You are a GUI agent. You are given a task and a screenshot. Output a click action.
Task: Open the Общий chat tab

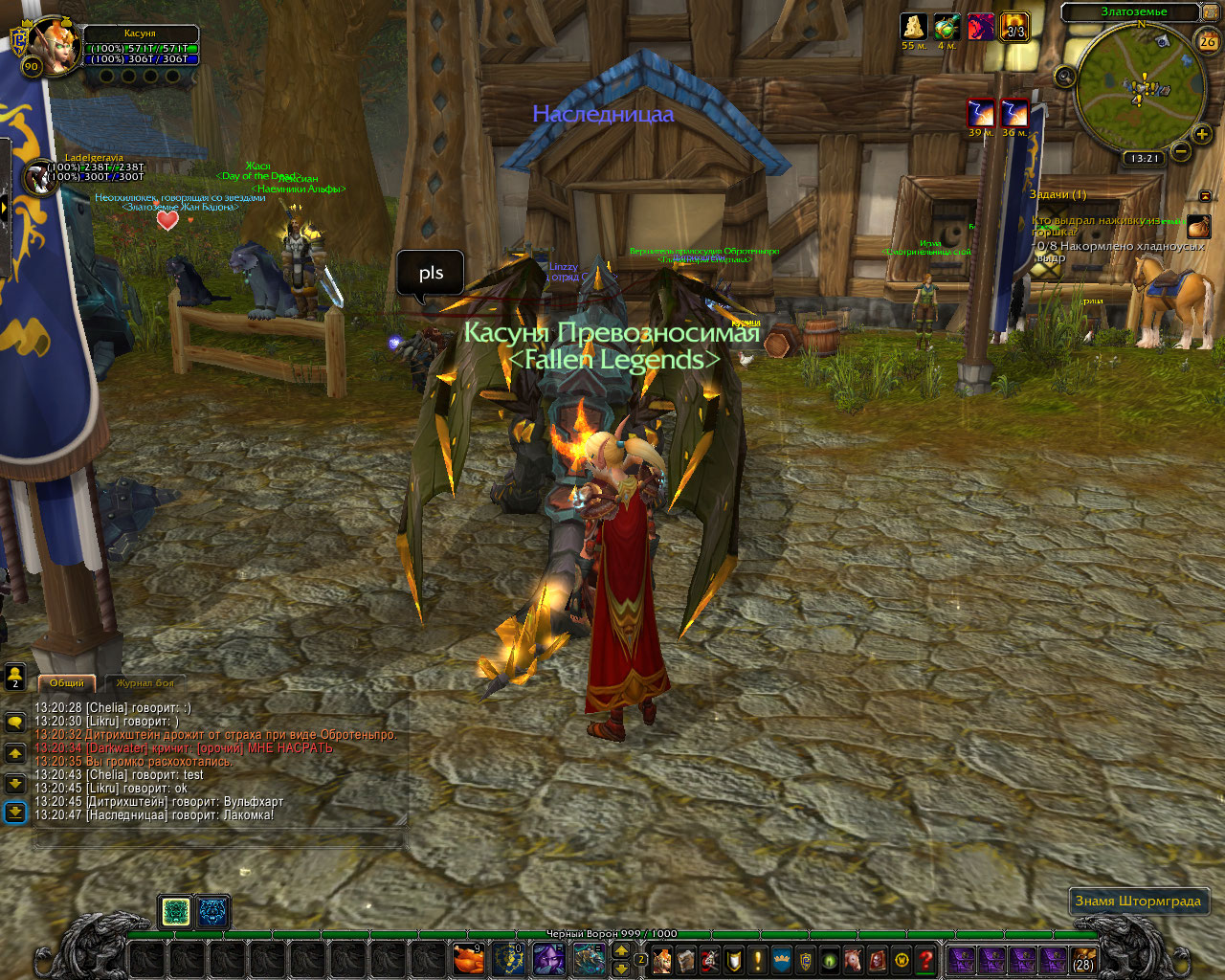click(67, 683)
